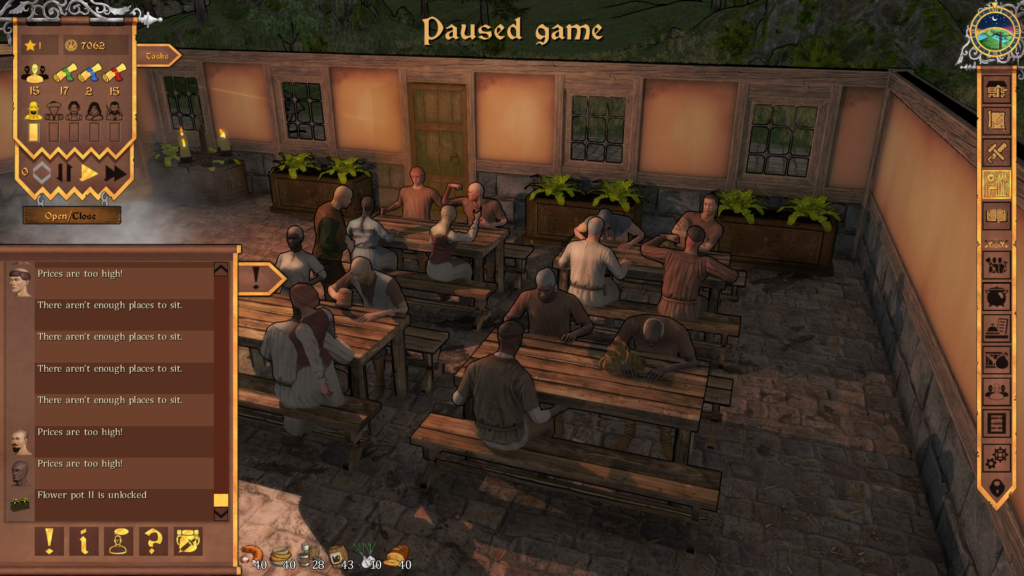The width and height of the screenshot is (1024, 576).
Task: Open the Tasks panel tab
Action: tap(157, 56)
